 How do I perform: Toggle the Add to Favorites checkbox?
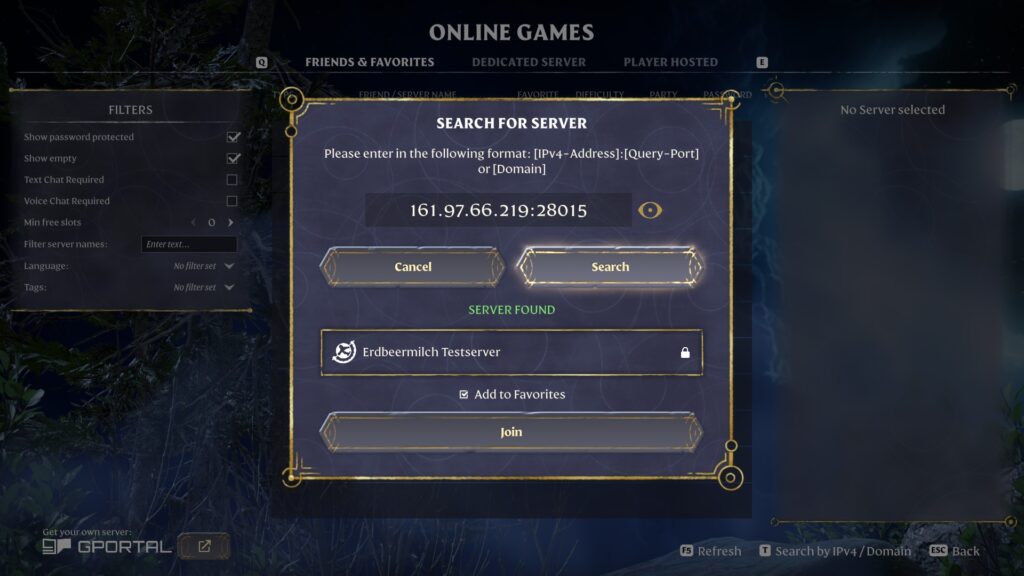click(464, 395)
